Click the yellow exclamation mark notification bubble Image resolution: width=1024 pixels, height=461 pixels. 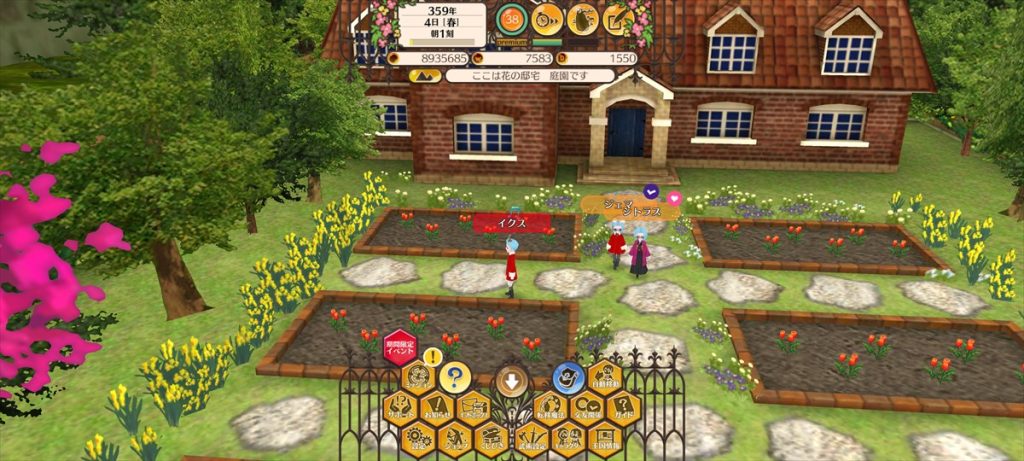432,356
